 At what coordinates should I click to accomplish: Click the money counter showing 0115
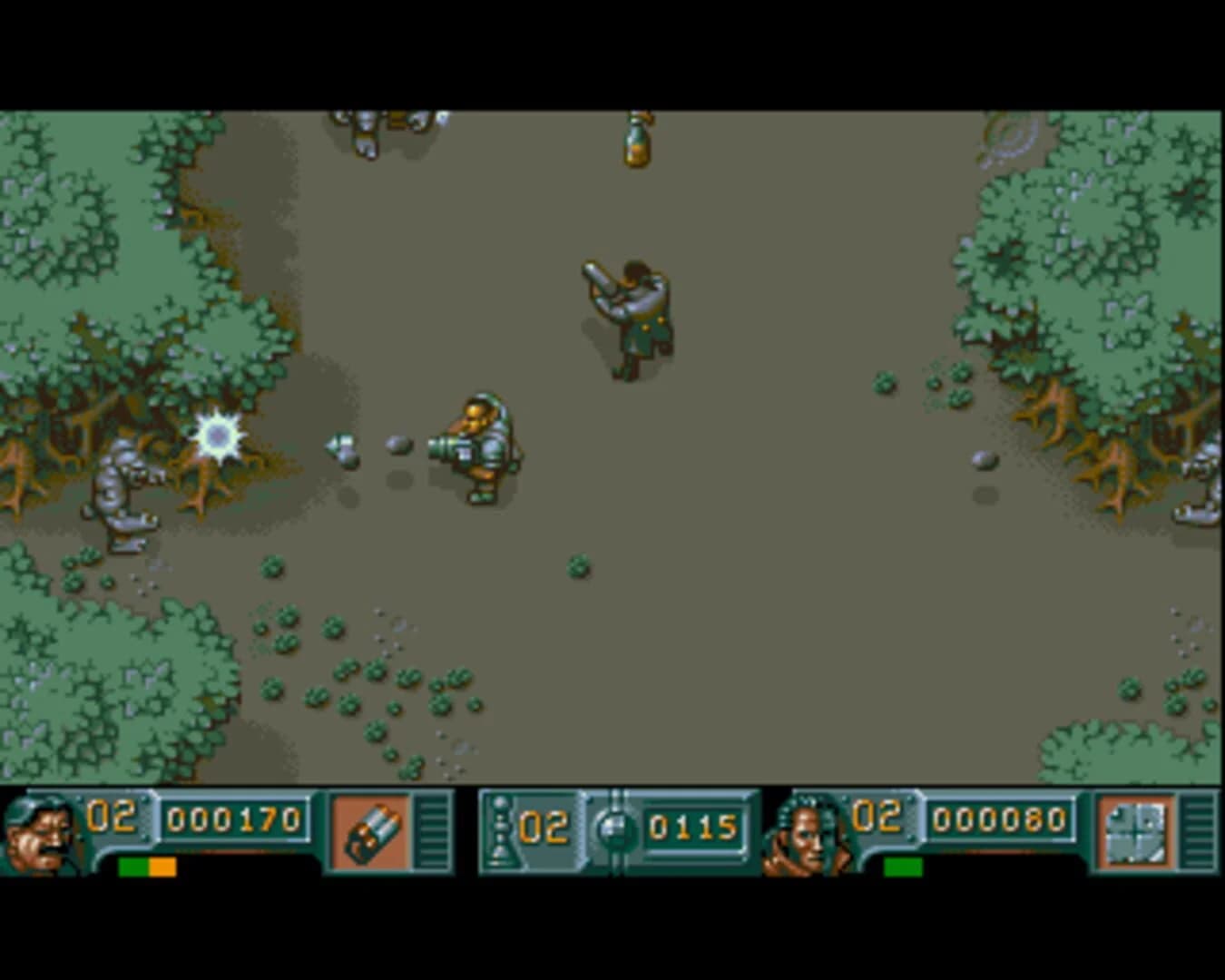coord(694,827)
